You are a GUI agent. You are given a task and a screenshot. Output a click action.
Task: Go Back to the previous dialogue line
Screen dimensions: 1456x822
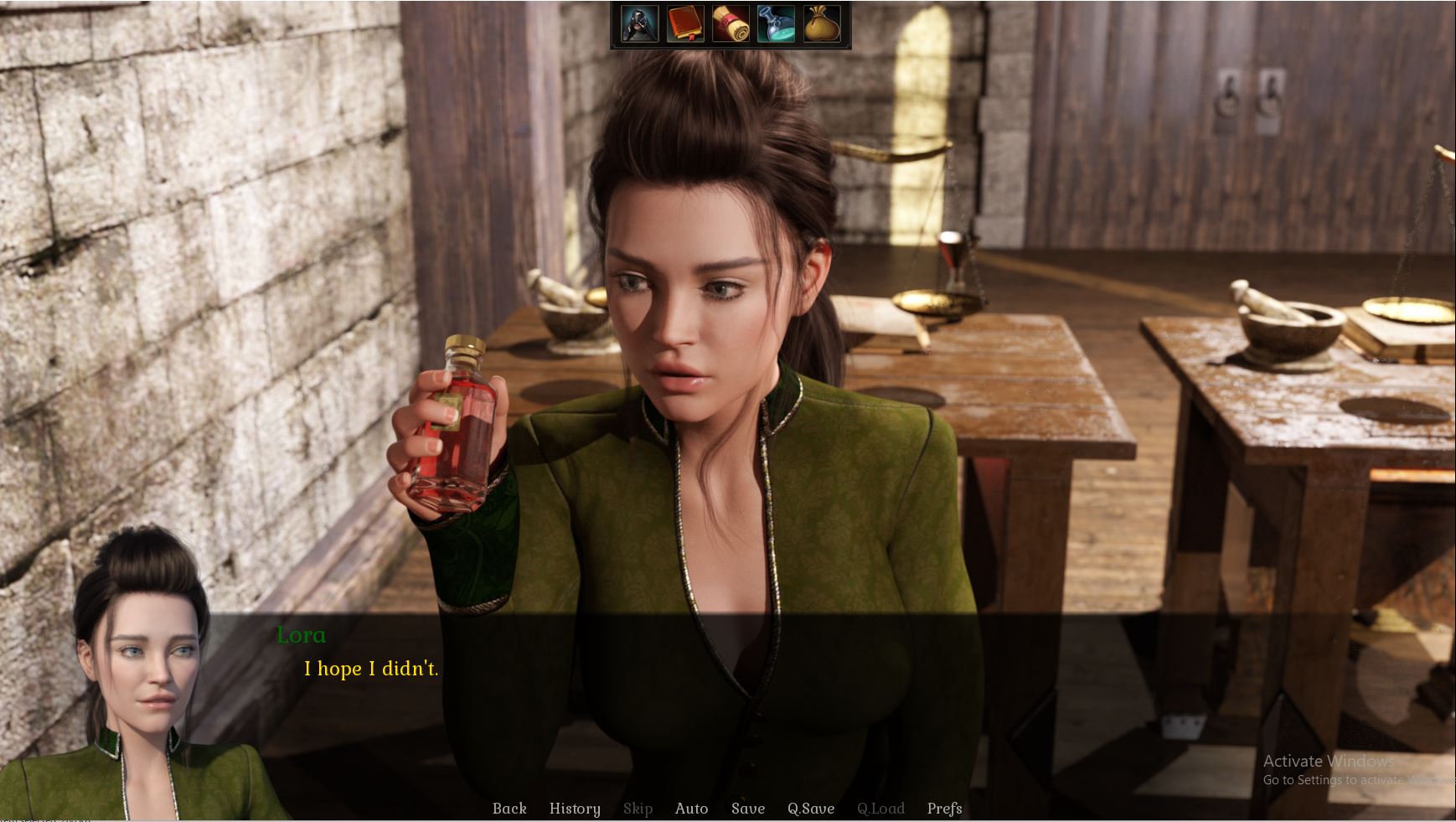coord(509,809)
